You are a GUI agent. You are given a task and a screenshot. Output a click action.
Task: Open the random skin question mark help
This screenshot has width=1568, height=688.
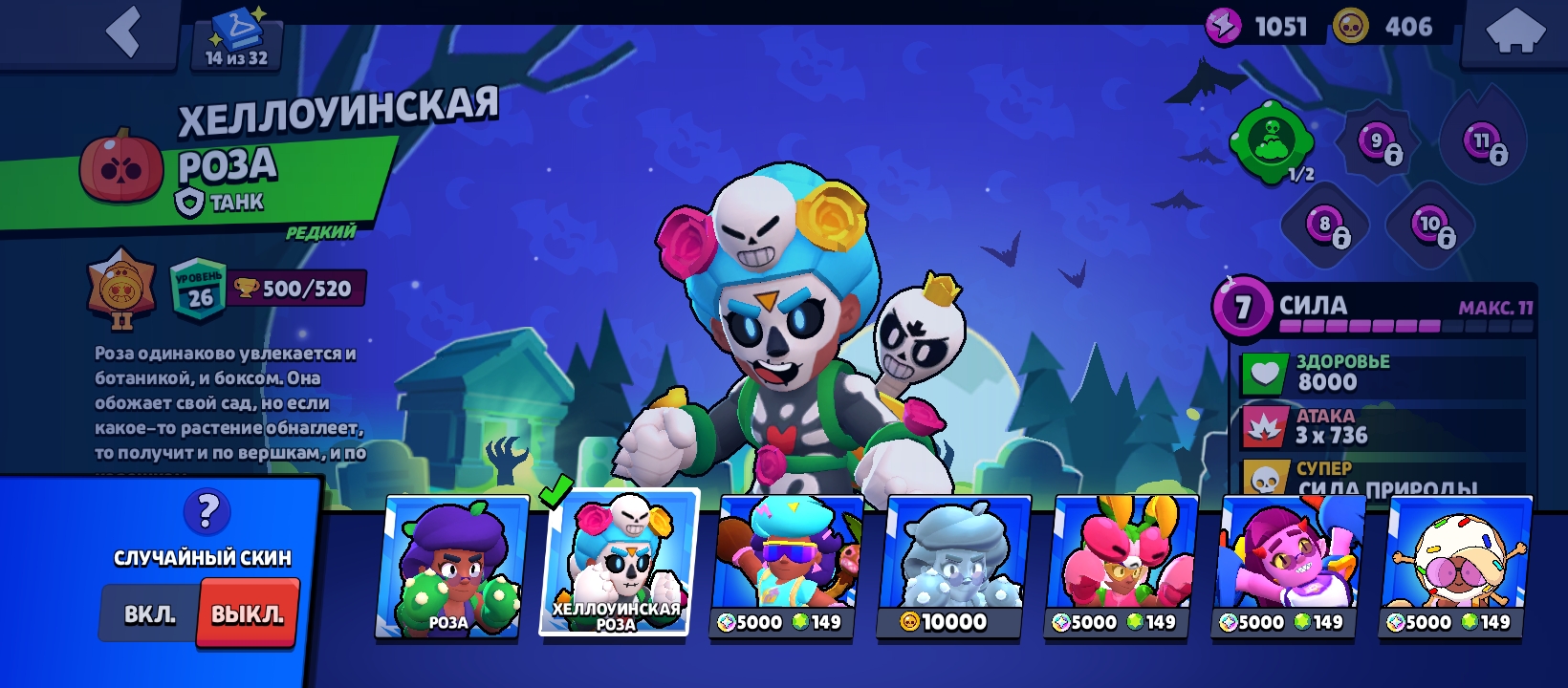207,512
